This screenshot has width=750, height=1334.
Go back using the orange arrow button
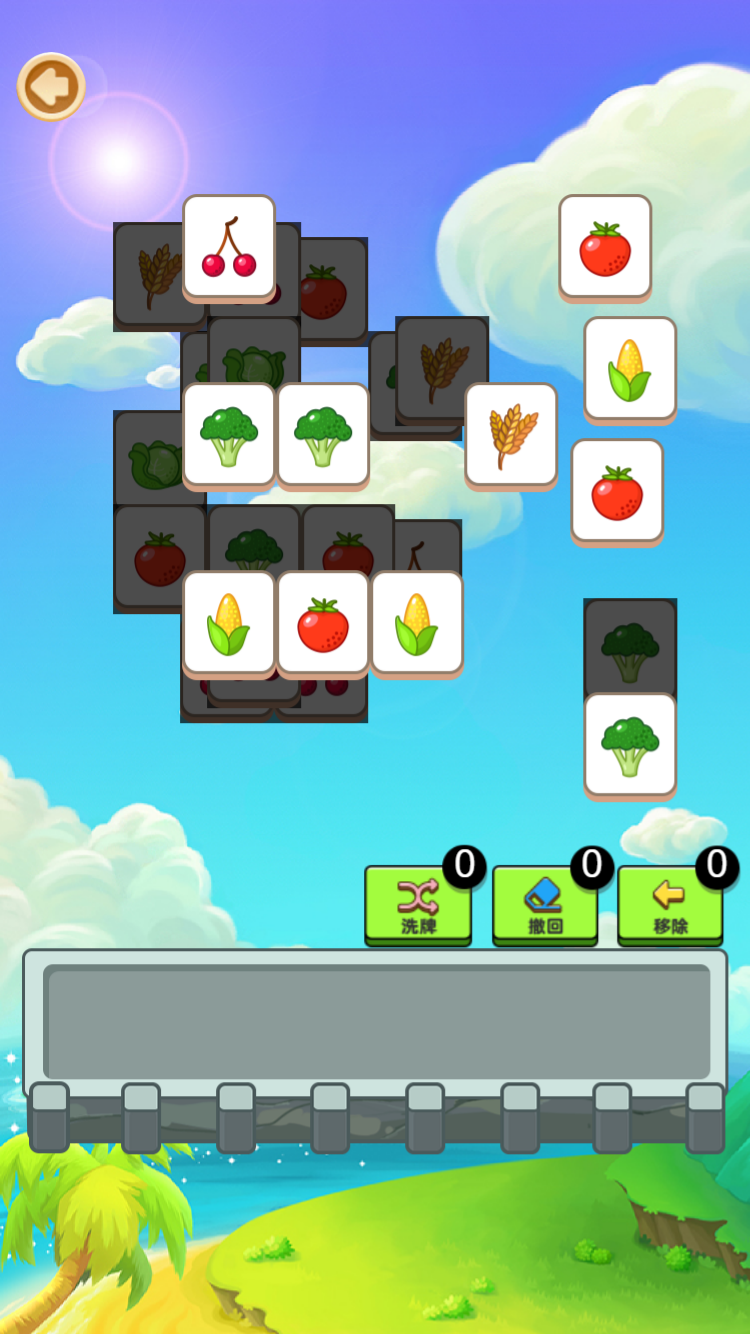51,87
